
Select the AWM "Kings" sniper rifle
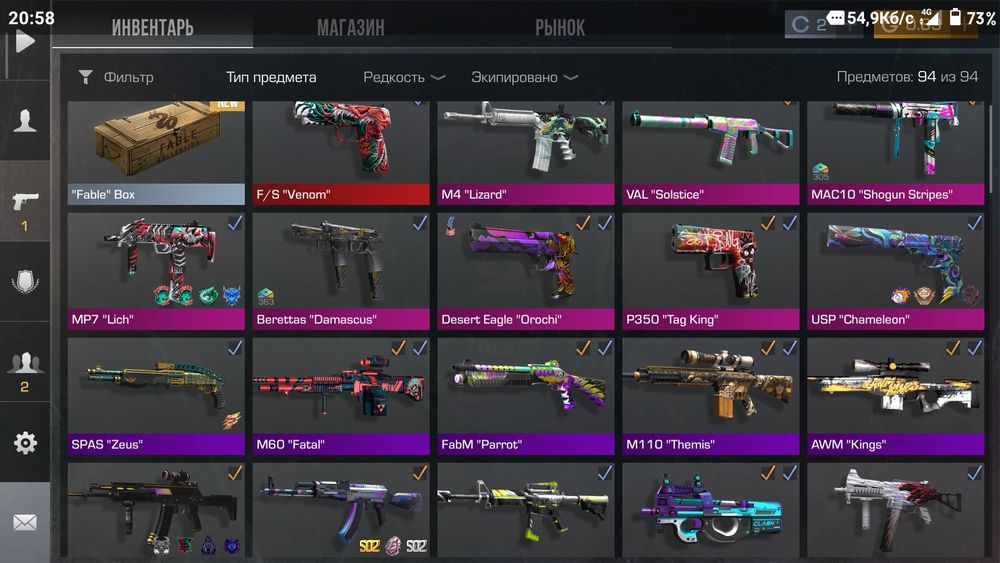click(x=895, y=396)
